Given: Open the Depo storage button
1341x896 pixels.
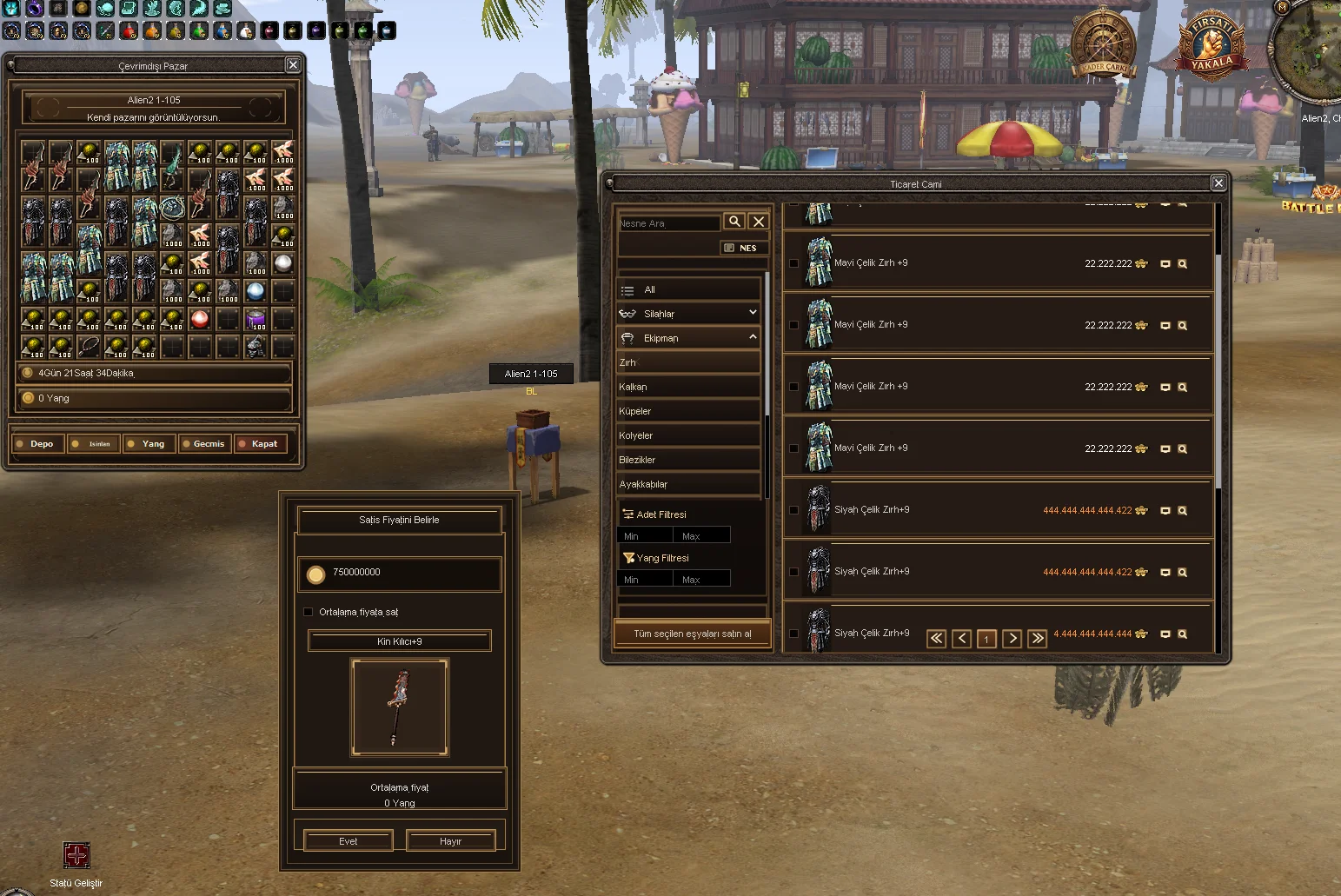Looking at the screenshot, I should click(x=36, y=444).
